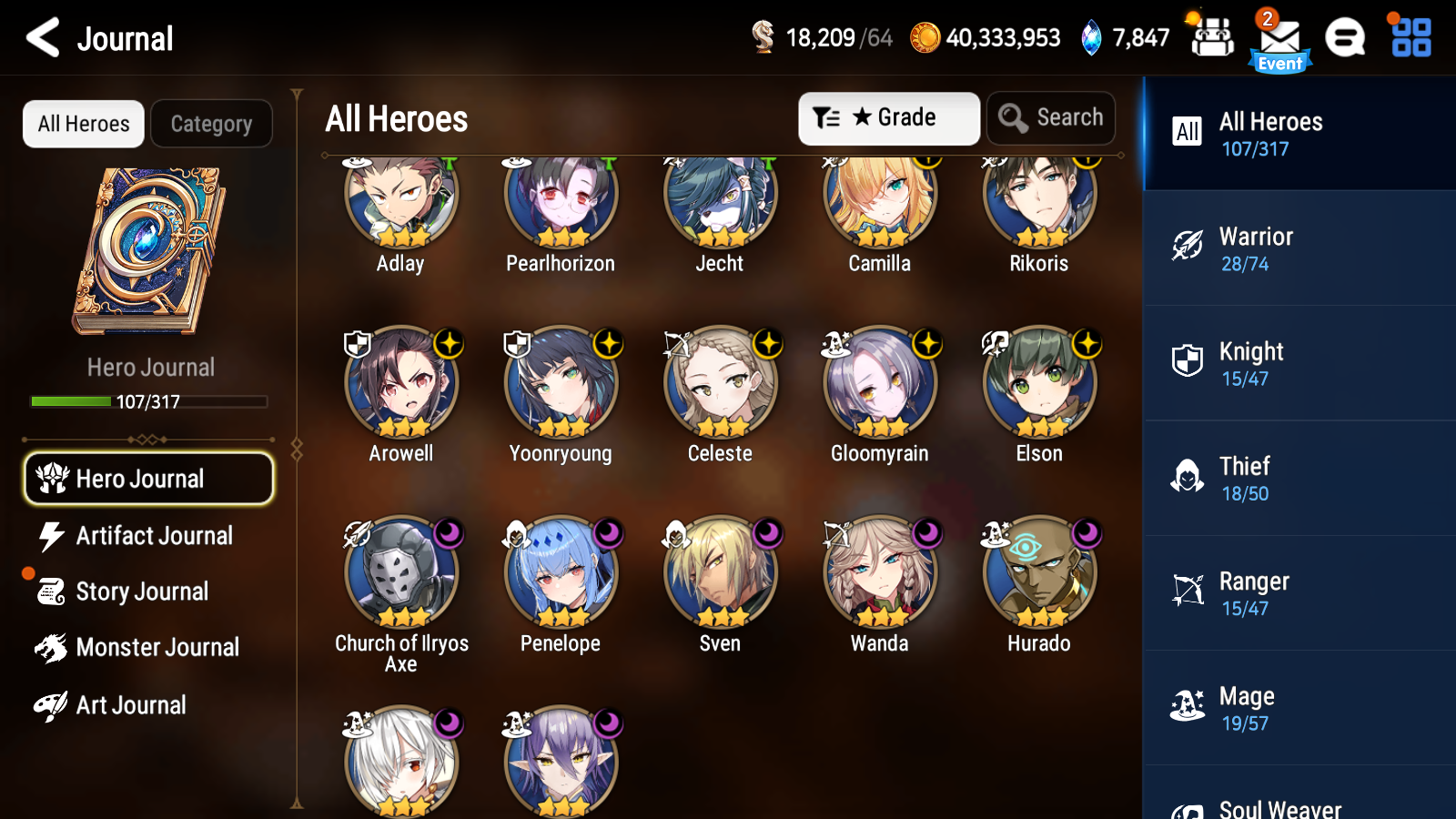Click the chat bubble icon
The width and height of the screenshot is (1456, 819).
coord(1345,38)
